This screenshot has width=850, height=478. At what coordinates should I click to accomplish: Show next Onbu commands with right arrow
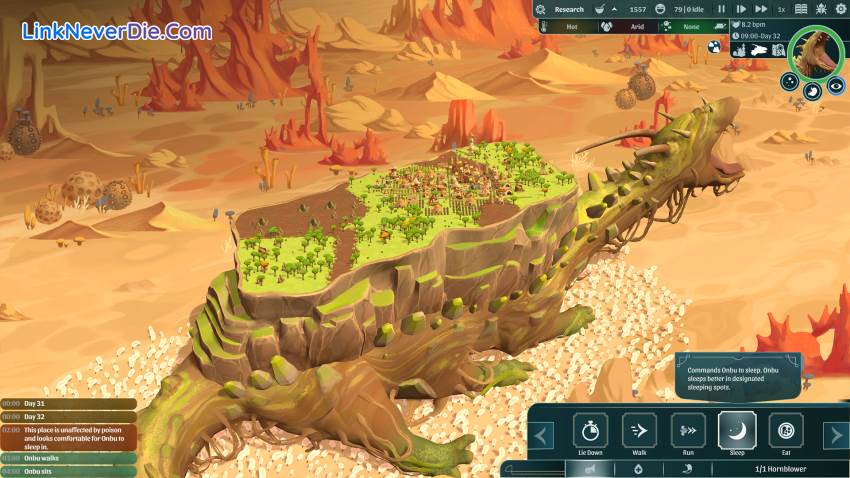(x=835, y=435)
